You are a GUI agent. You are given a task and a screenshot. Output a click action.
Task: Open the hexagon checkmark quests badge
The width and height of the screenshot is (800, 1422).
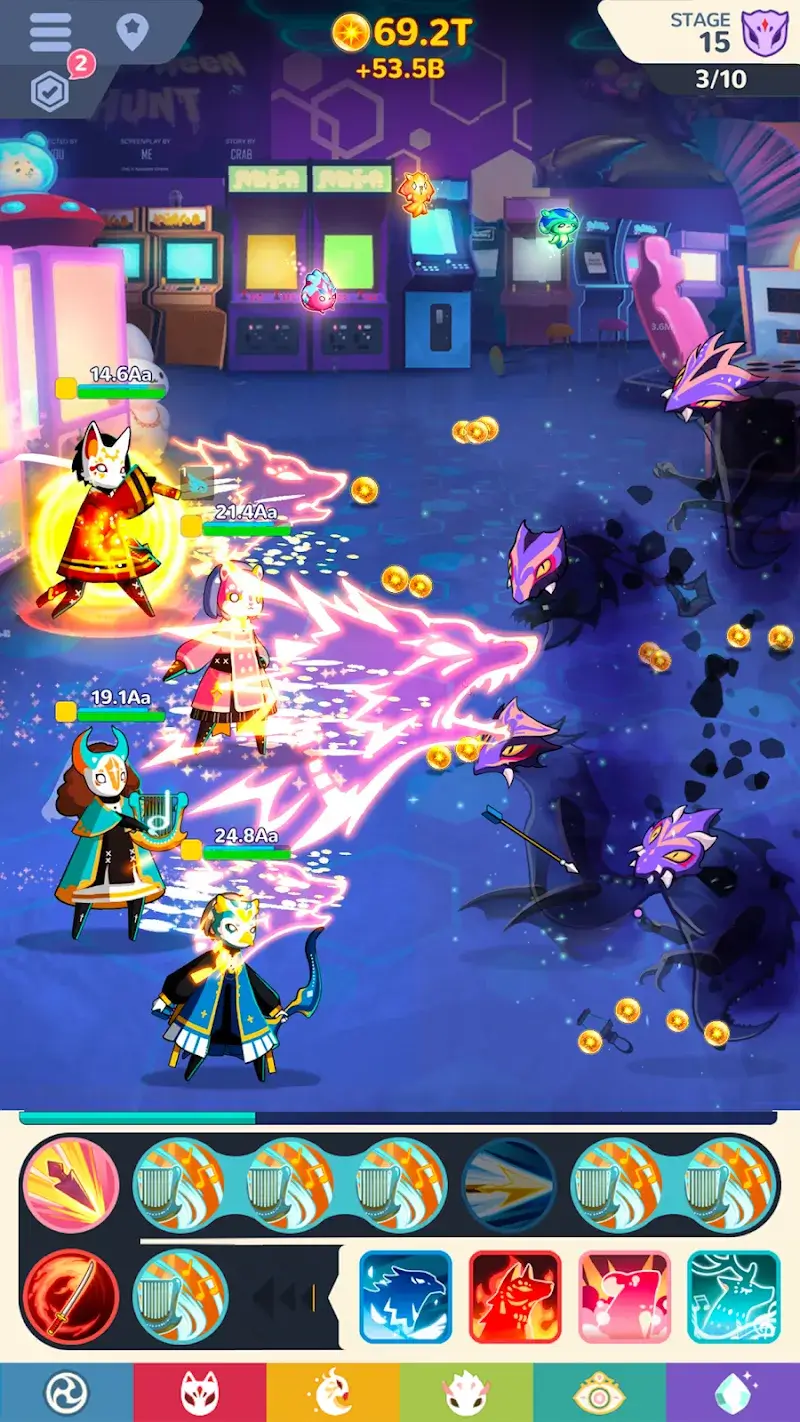click(x=50, y=91)
